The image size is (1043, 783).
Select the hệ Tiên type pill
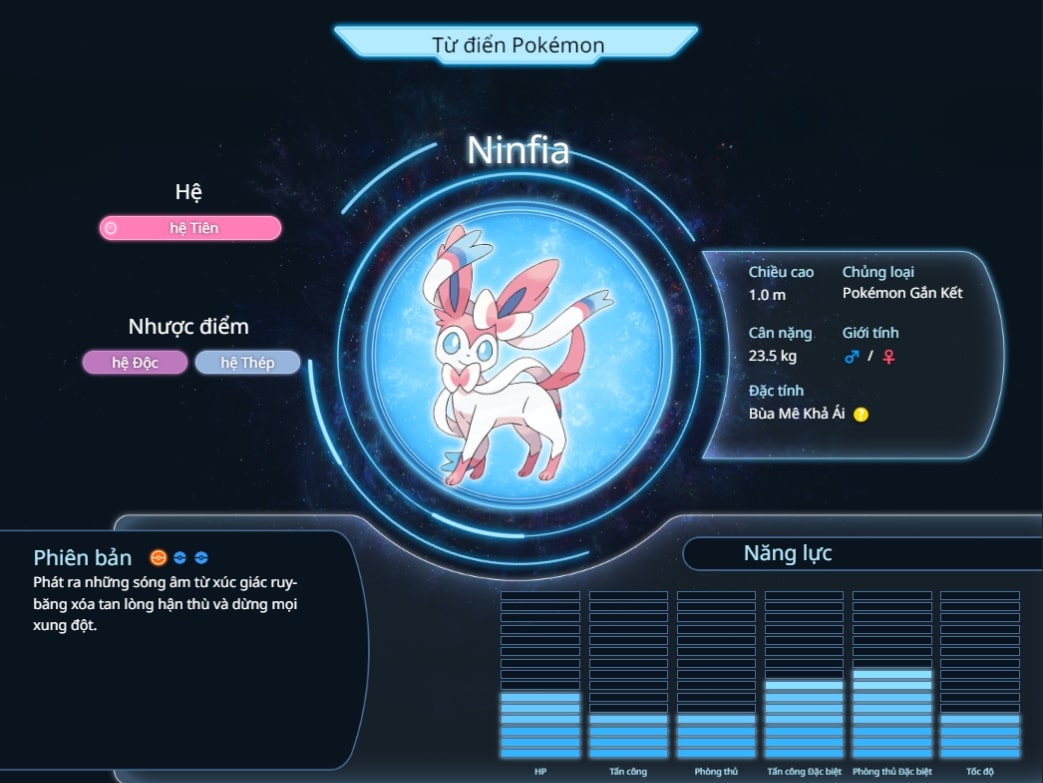pyautogui.click(x=190, y=228)
